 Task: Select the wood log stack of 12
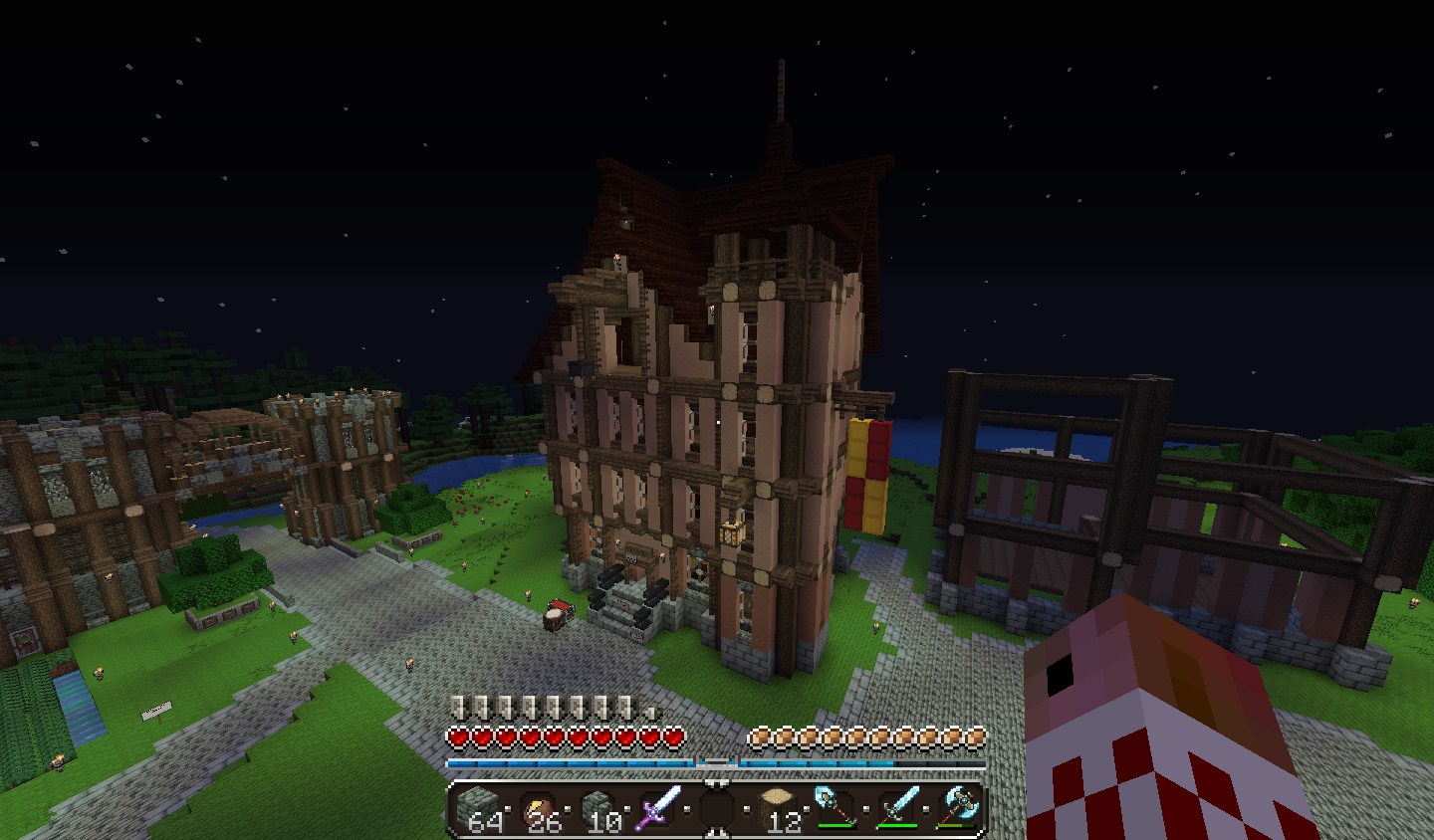778,806
